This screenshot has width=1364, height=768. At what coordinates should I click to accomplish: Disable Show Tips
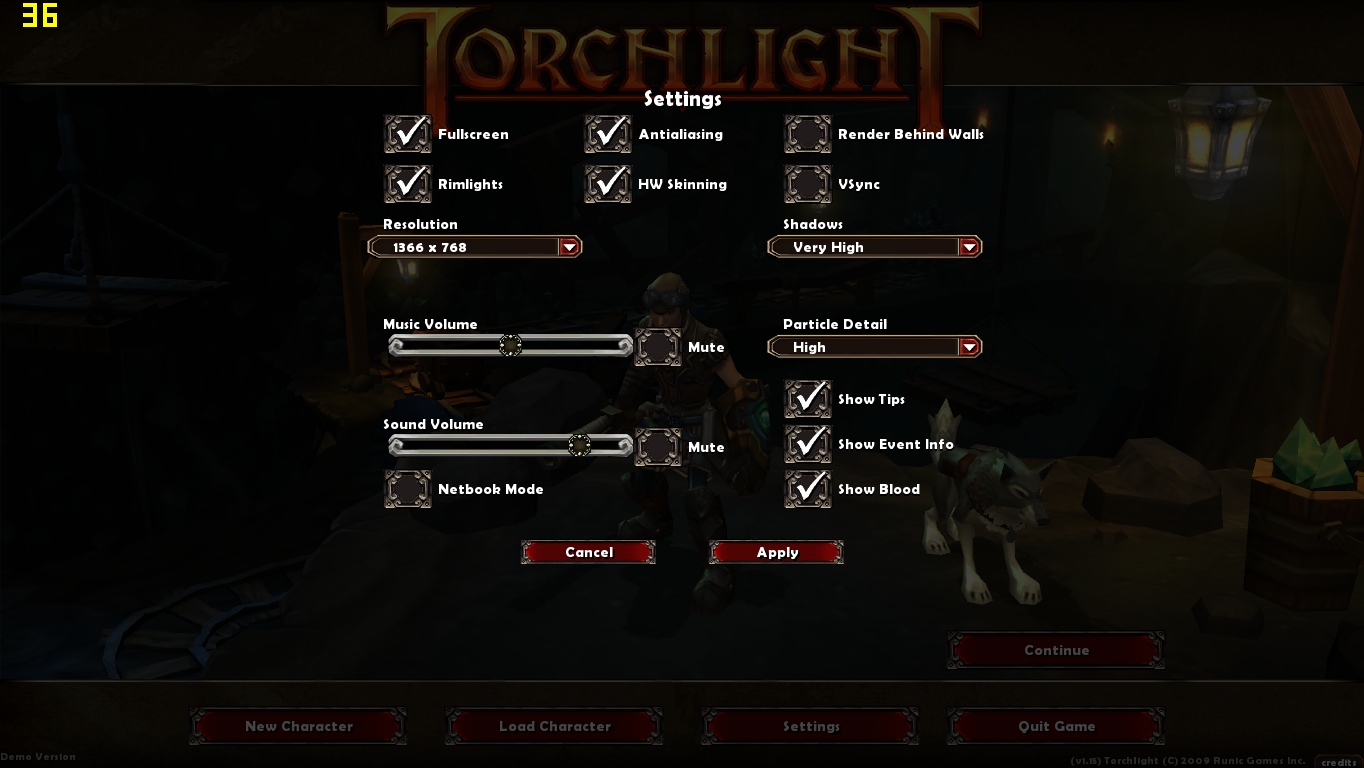point(807,398)
